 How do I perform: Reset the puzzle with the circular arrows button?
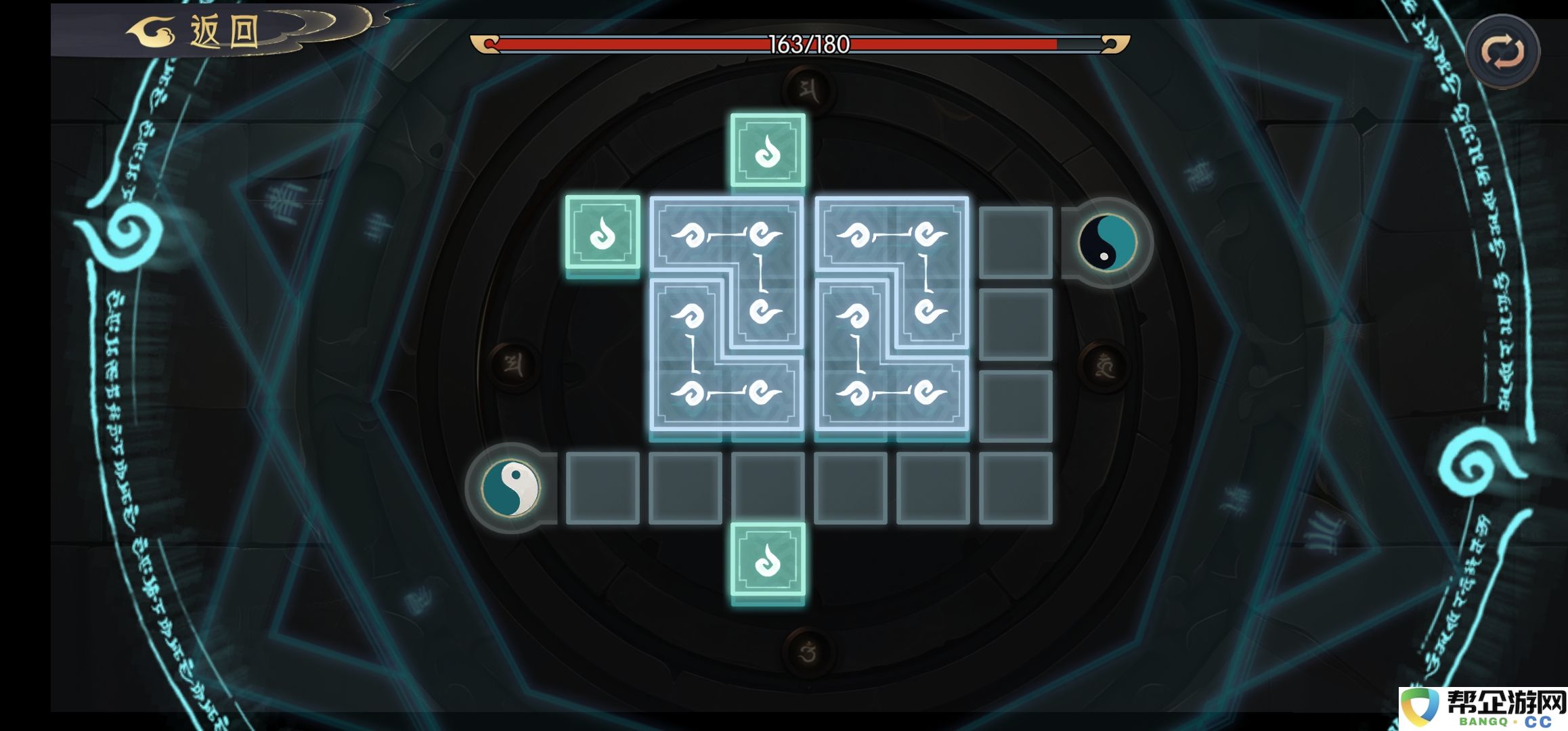(x=1502, y=52)
